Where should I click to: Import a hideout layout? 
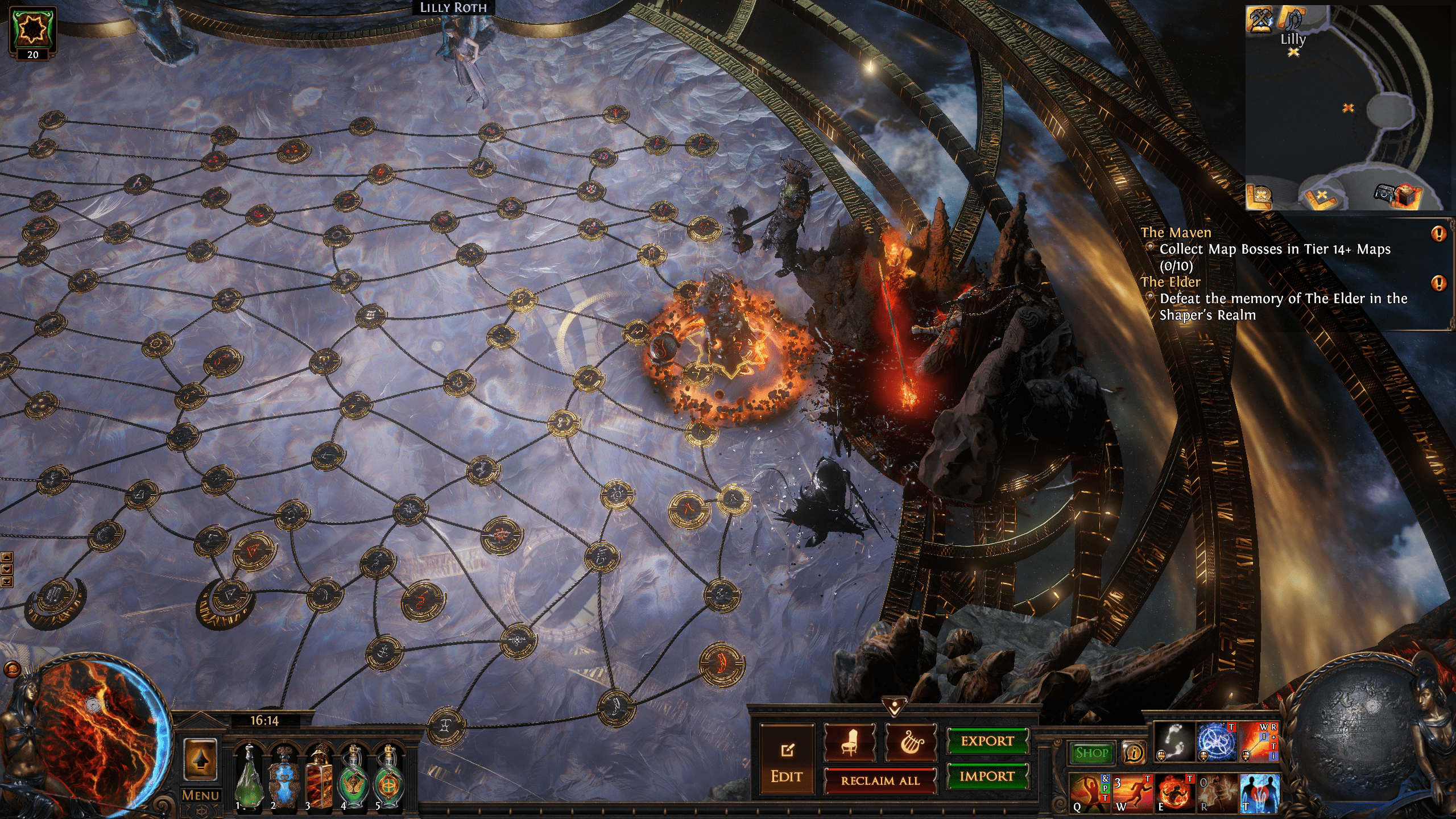[x=987, y=776]
